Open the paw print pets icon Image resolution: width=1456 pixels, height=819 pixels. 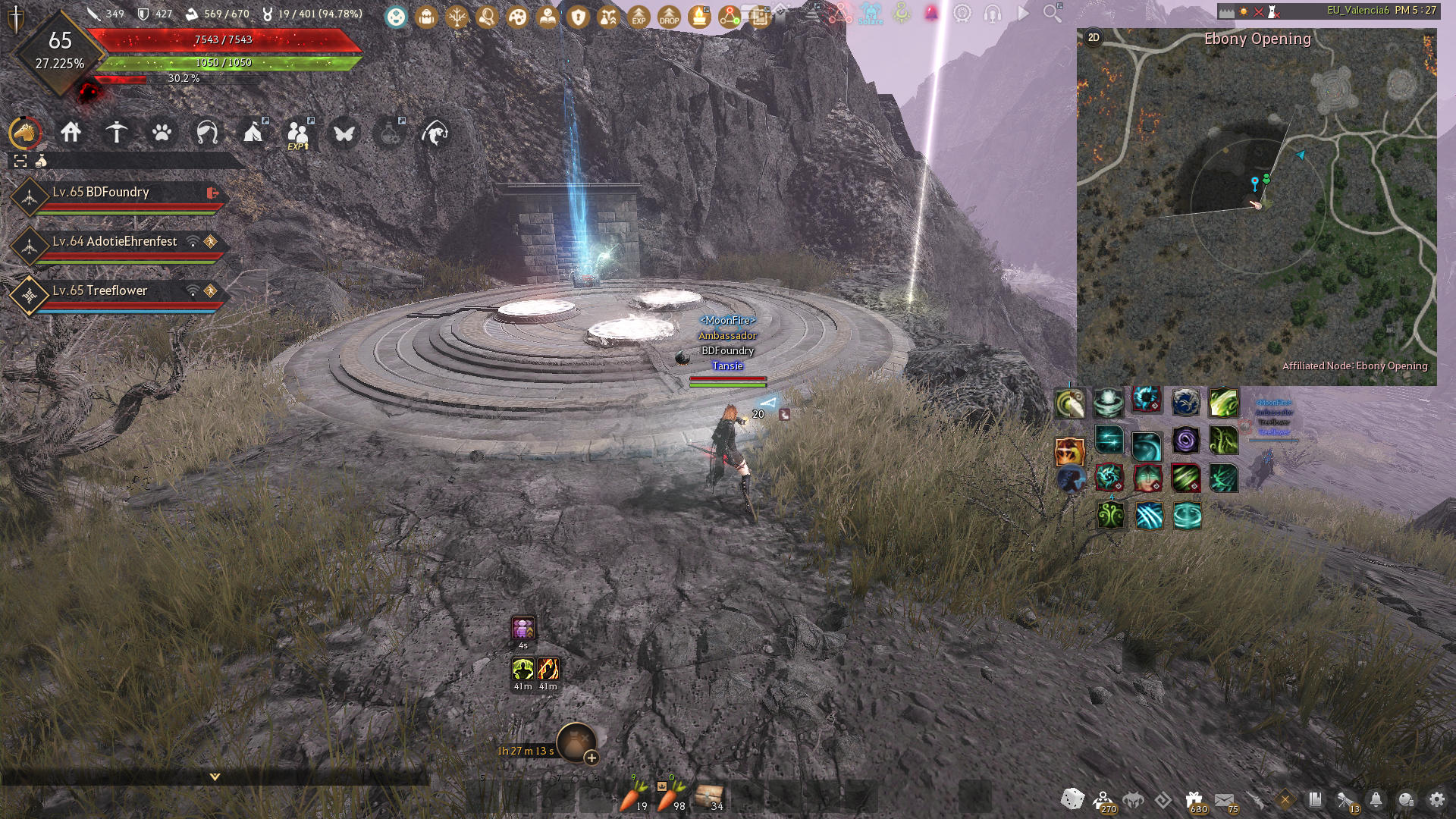pos(162,133)
